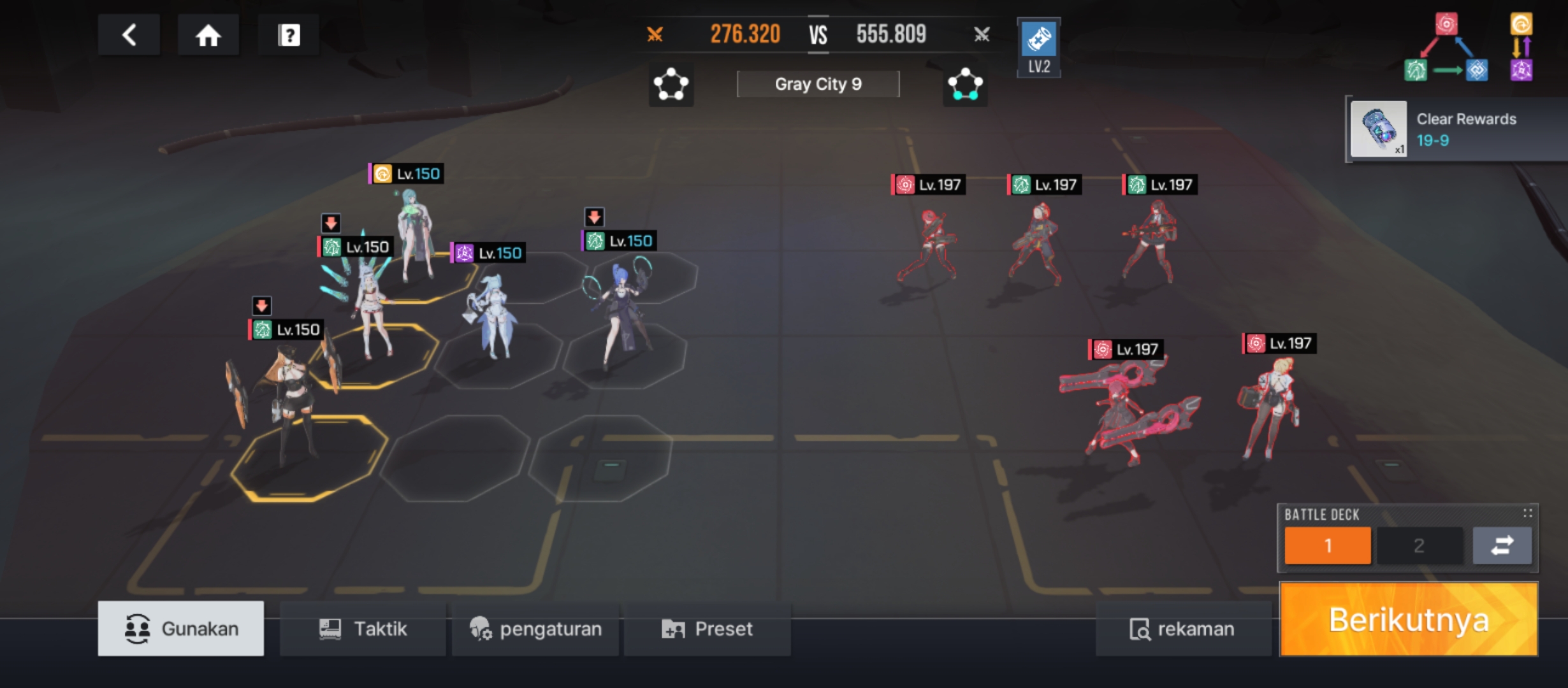Image resolution: width=1568 pixels, height=688 pixels.
Task: View the Clear Rewards 19-9 panel
Action: pyautogui.click(x=1456, y=129)
